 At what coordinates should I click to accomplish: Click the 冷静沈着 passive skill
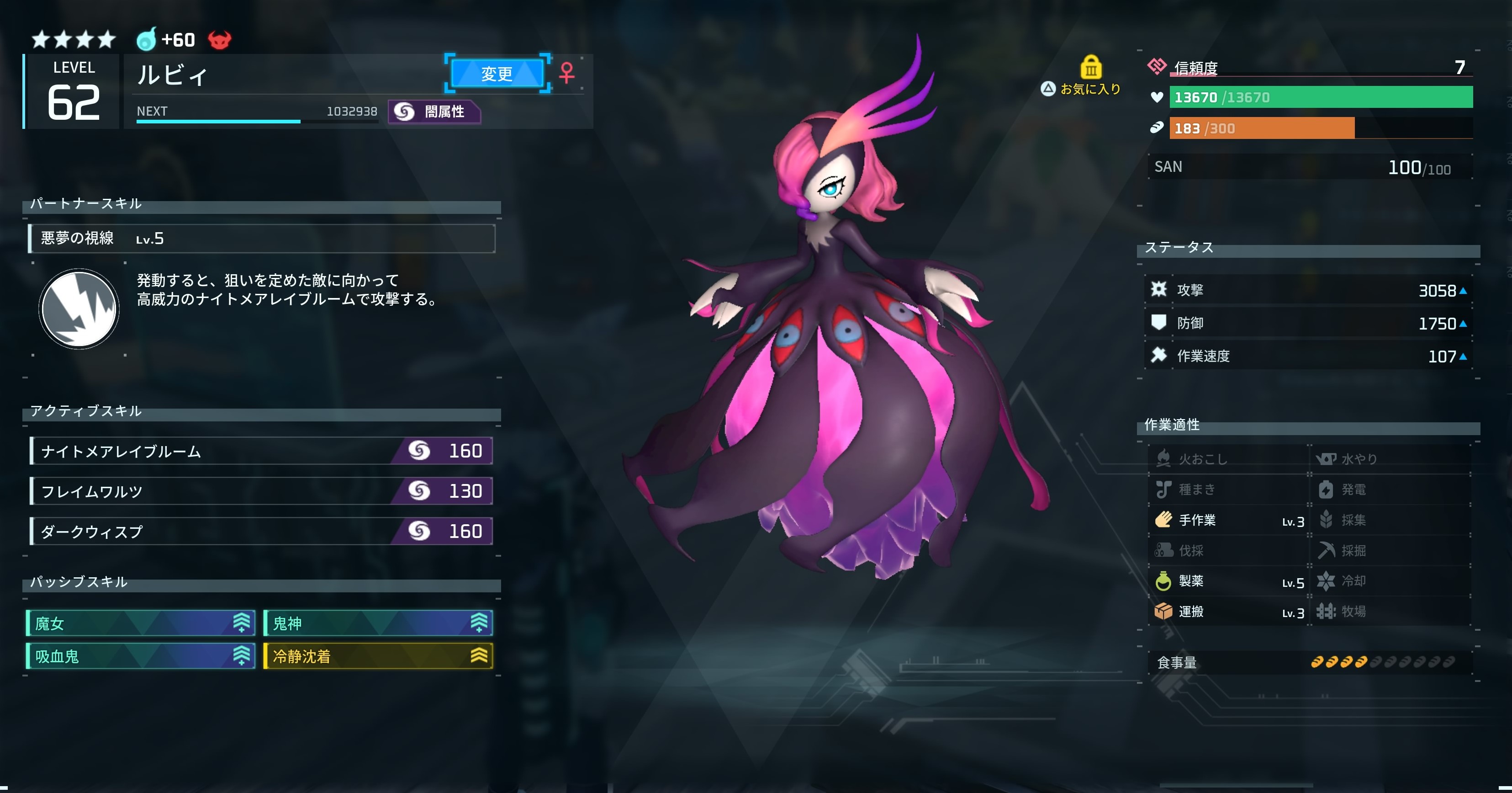(378, 656)
